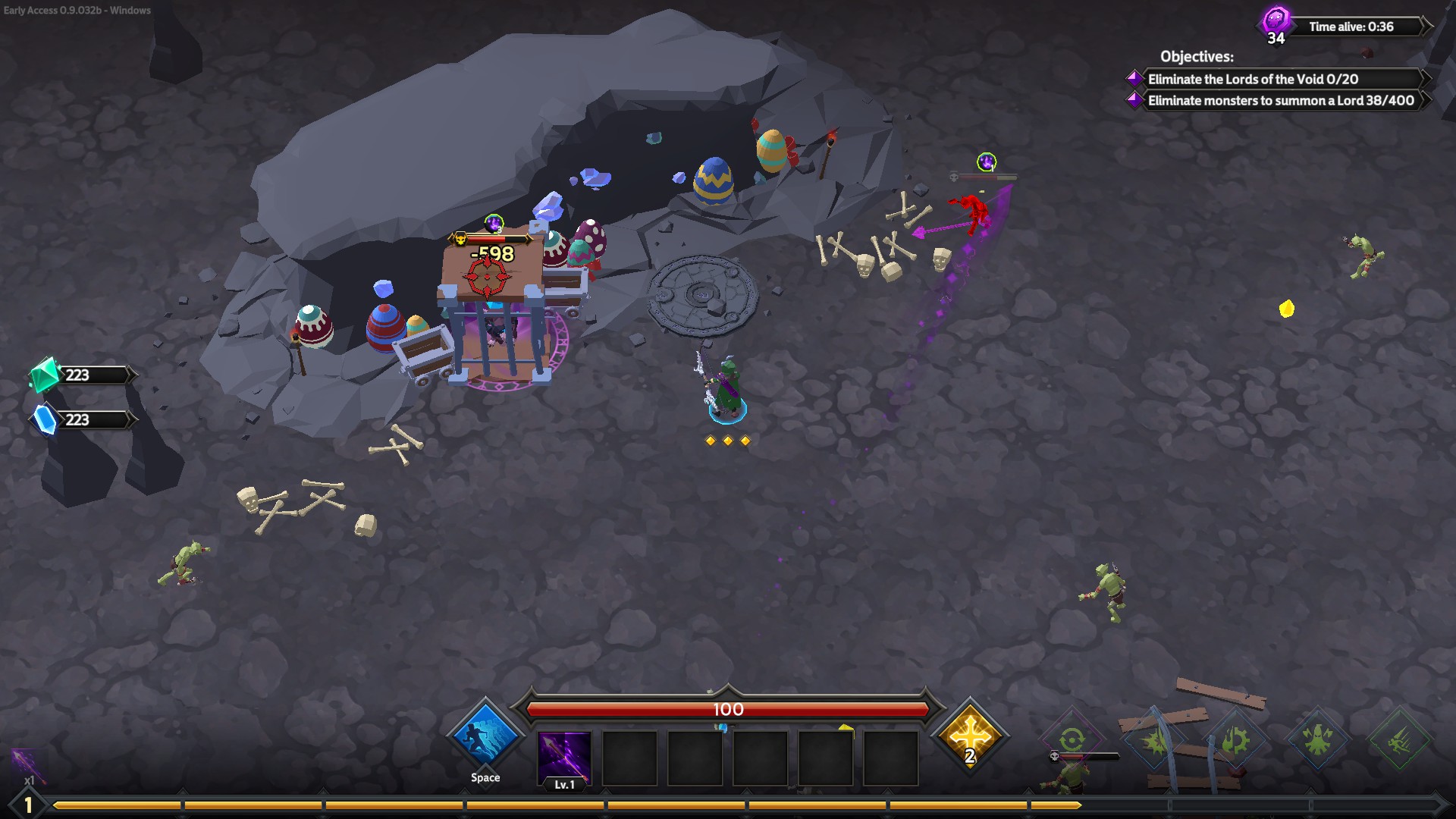This screenshot has width=1456, height=819.
Task: Click the player level diamond badge
Action: pos(28,805)
